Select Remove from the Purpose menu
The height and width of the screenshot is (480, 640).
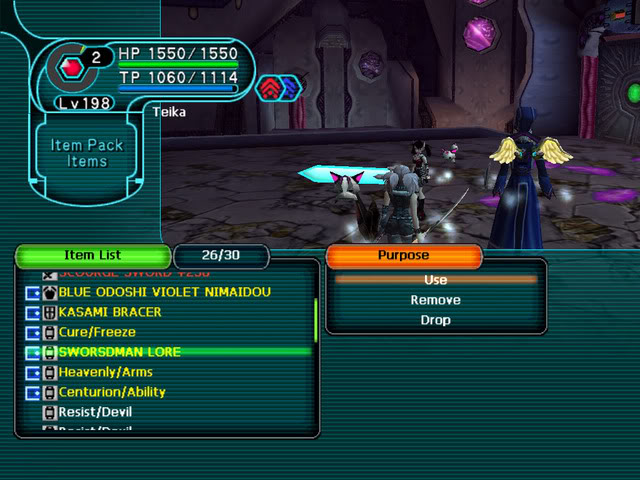coord(435,300)
